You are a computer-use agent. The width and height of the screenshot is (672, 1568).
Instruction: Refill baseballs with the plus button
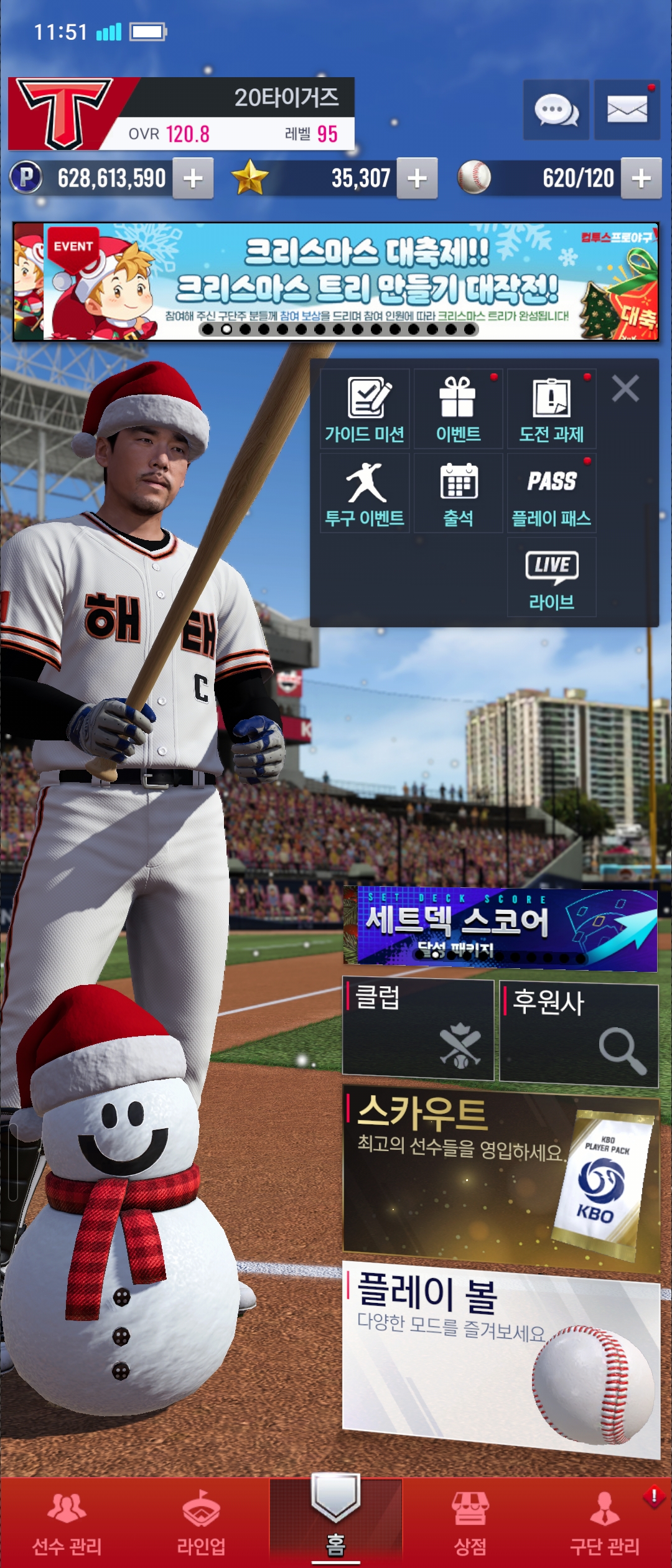click(641, 179)
